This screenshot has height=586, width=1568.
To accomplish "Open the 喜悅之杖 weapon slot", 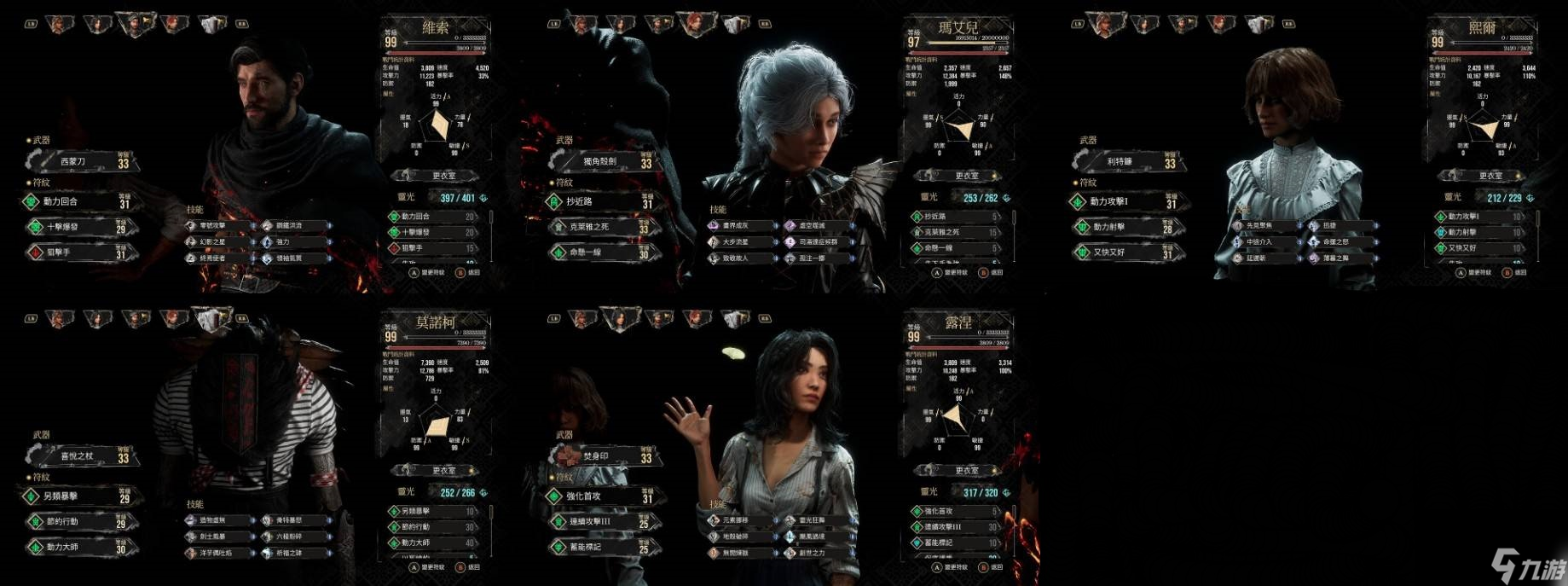I will click(x=81, y=456).
